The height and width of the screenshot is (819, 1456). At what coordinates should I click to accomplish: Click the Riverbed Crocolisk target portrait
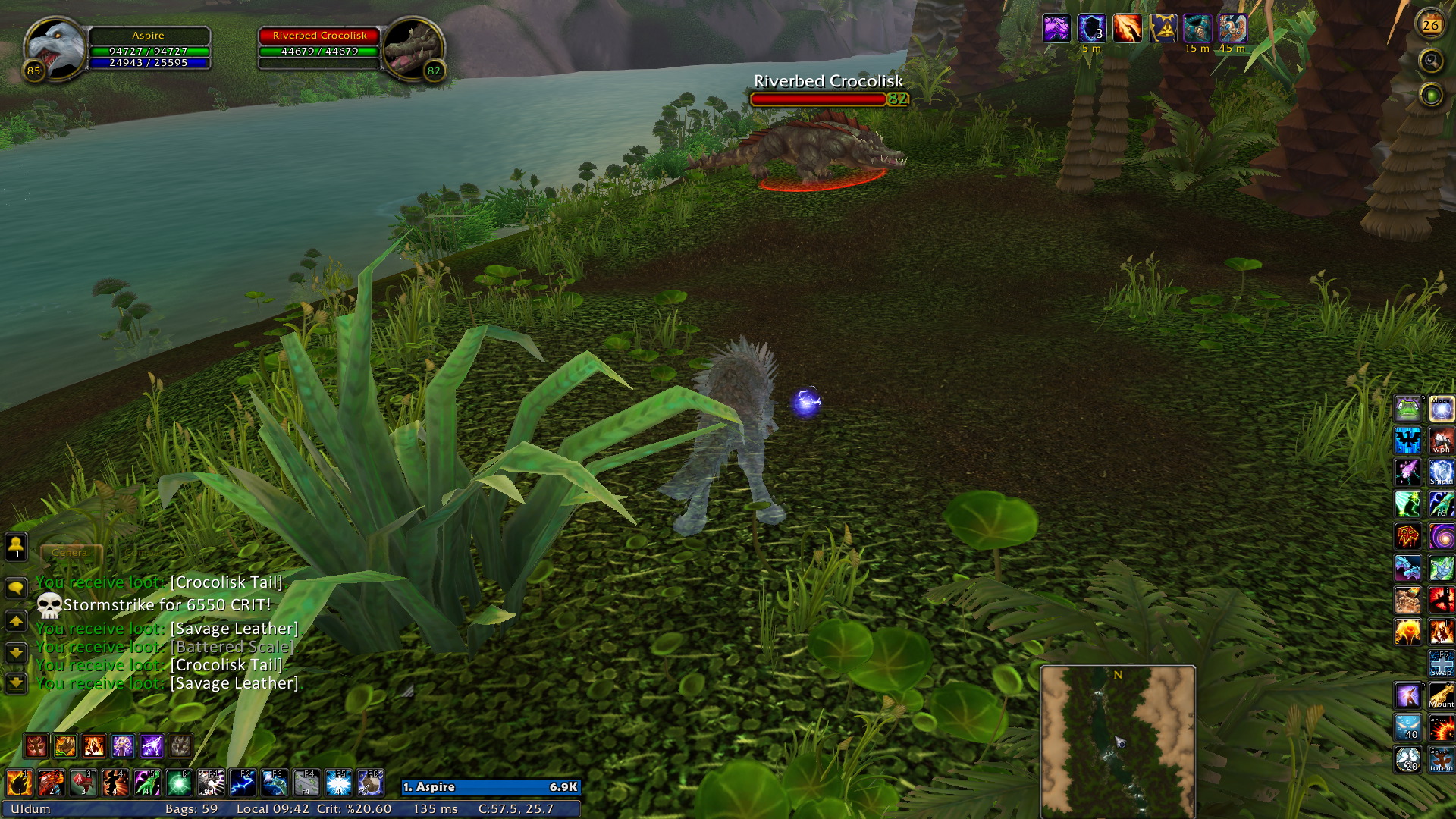point(413,49)
